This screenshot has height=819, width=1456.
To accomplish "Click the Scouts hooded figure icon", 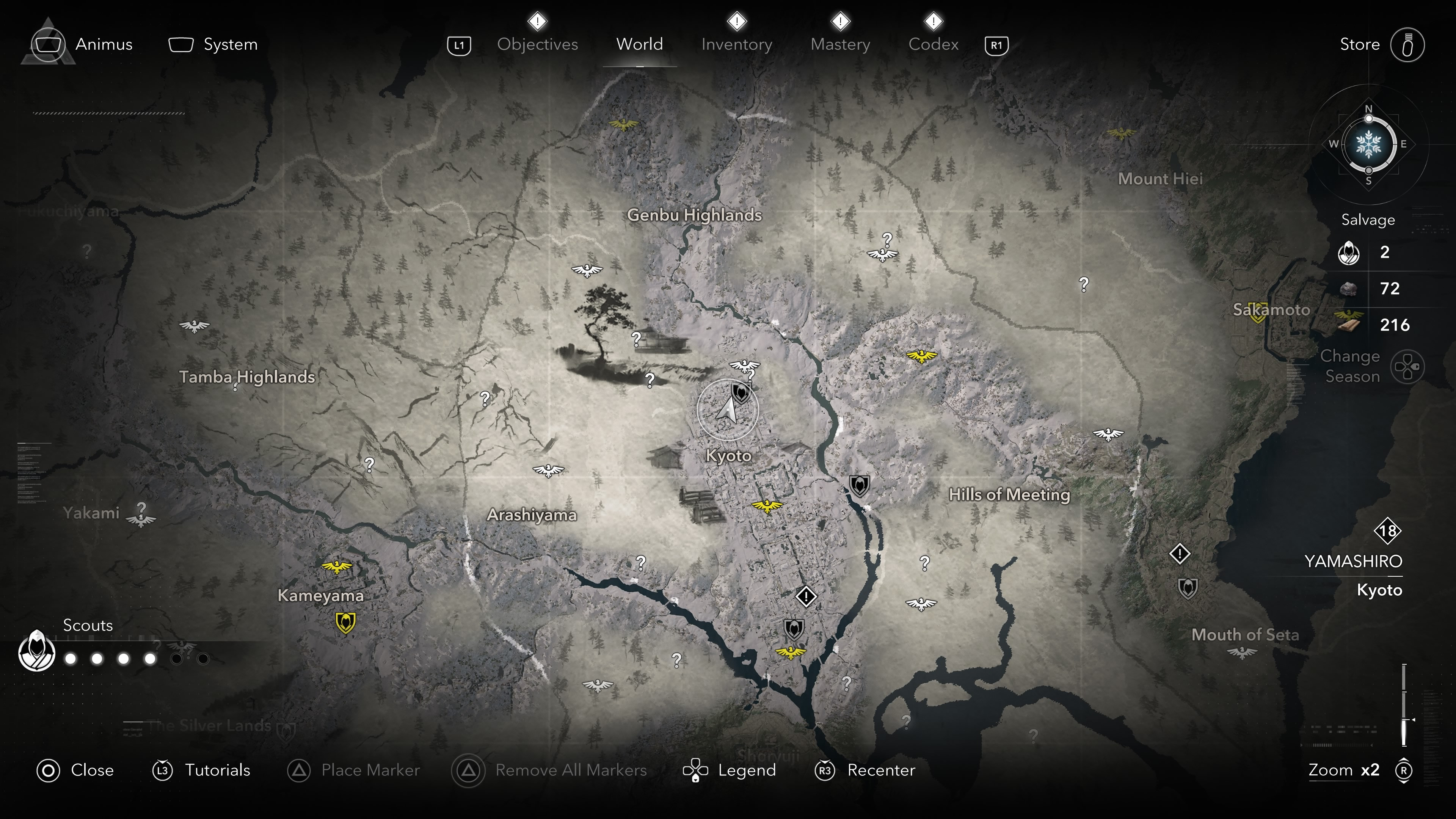I will (37, 651).
